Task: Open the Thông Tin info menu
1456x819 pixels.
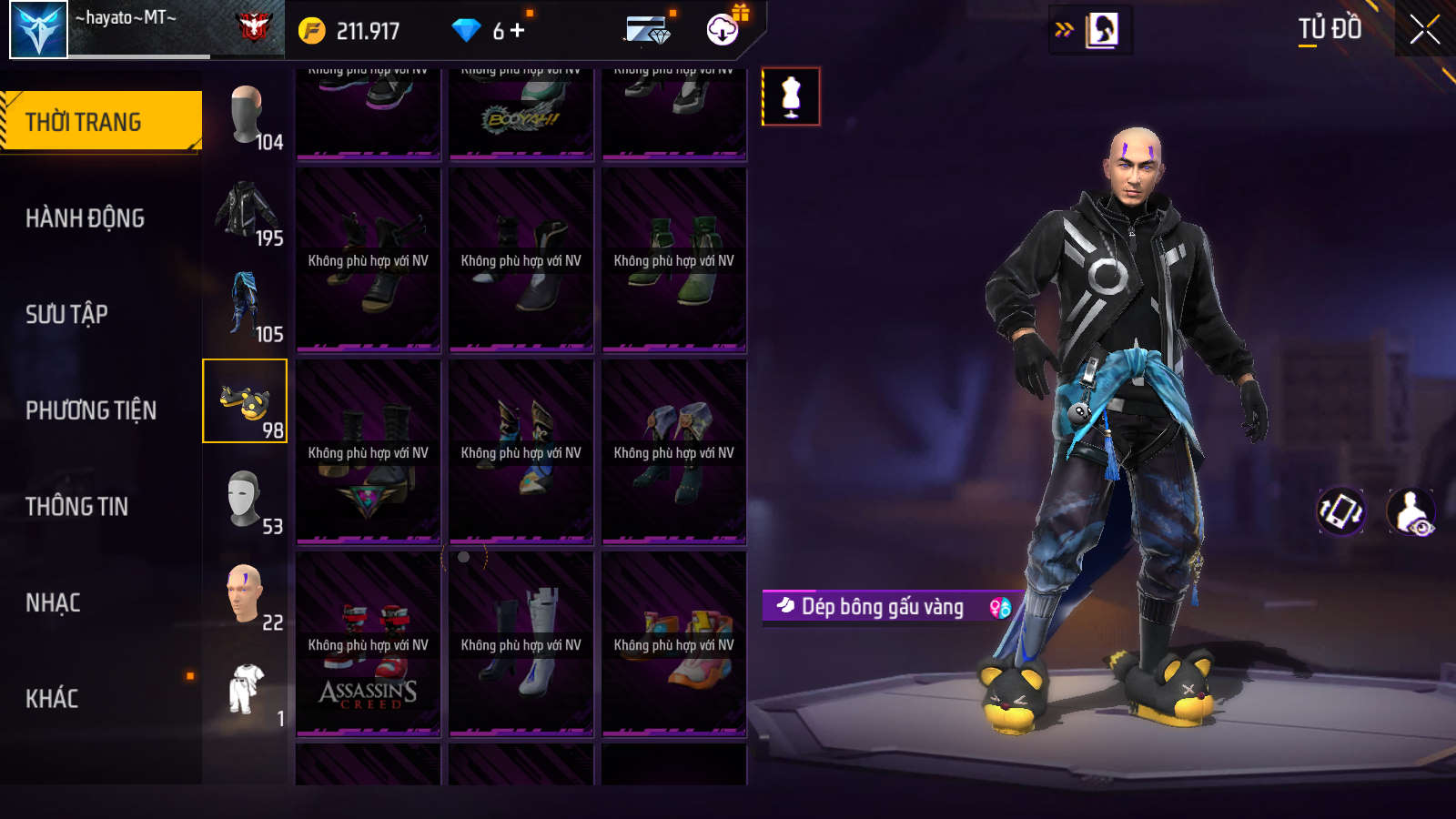Action: click(76, 506)
